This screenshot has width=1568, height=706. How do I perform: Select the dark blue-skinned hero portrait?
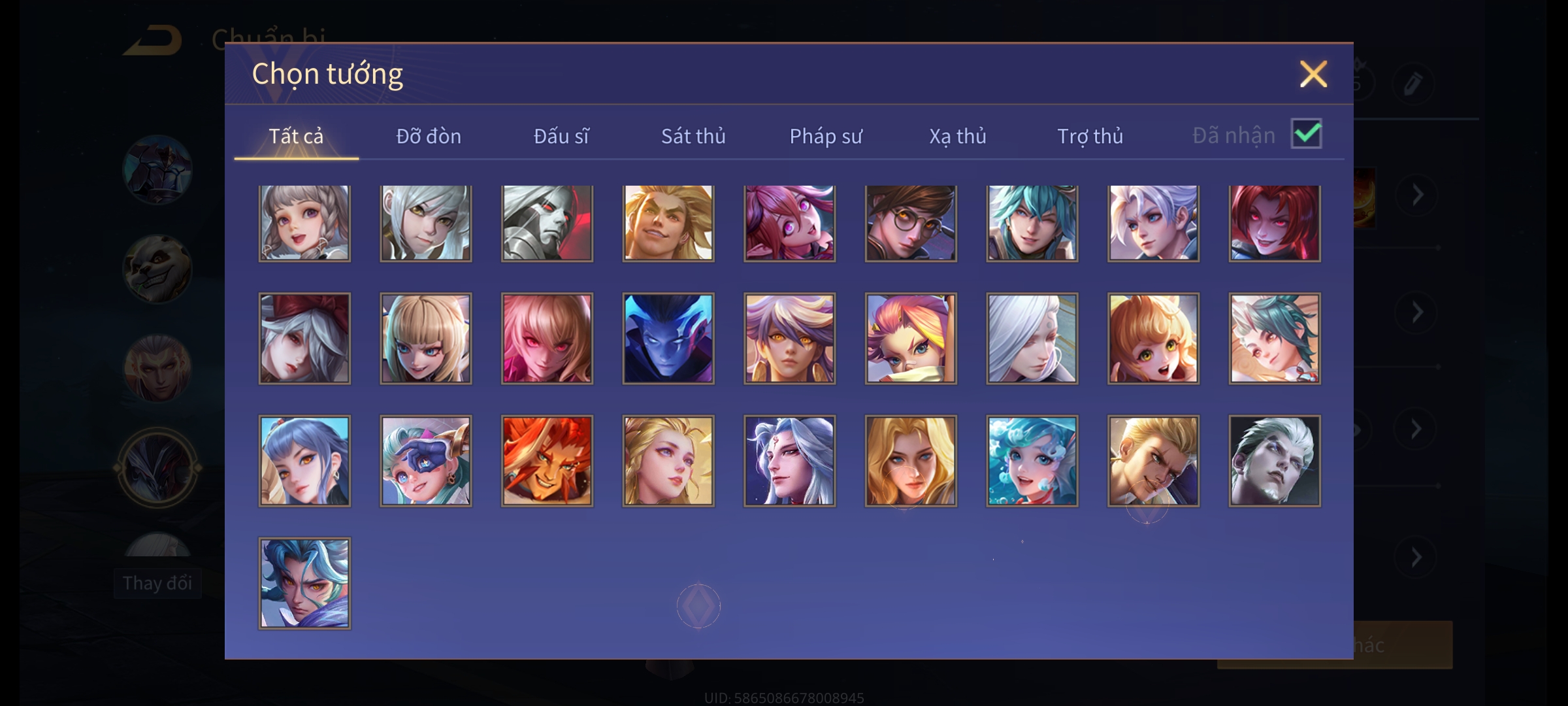(668, 338)
